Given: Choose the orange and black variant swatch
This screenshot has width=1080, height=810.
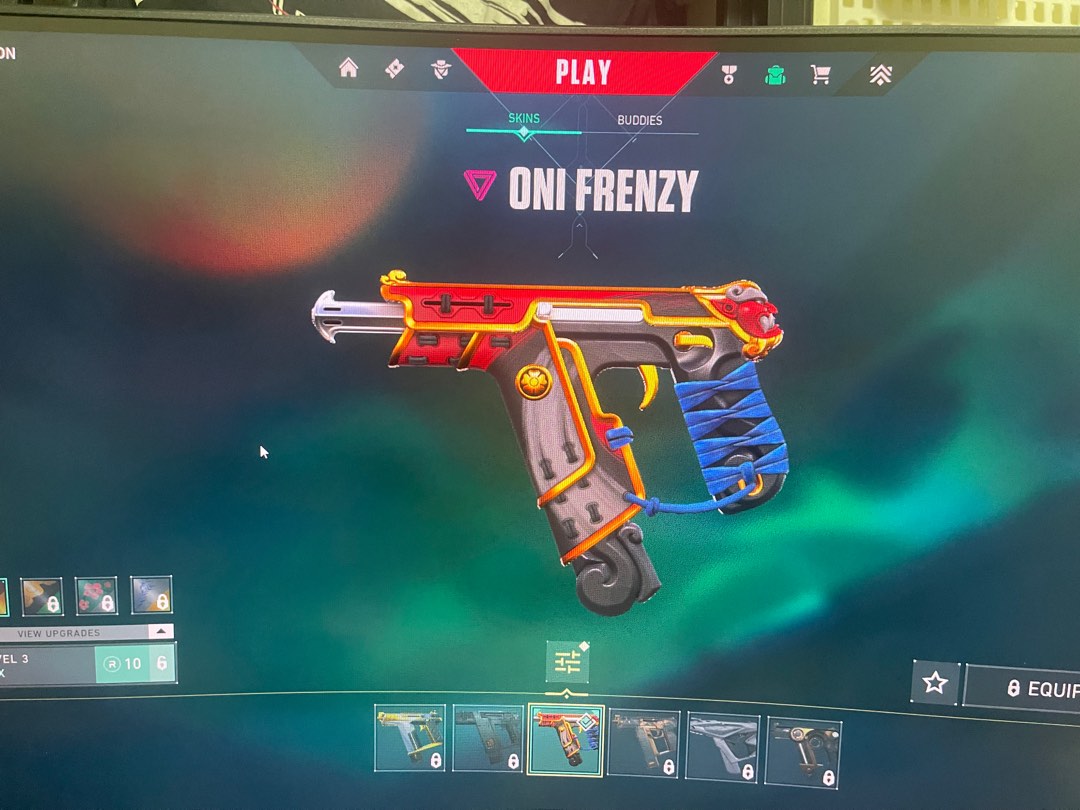Looking at the screenshot, I should coord(42,596).
